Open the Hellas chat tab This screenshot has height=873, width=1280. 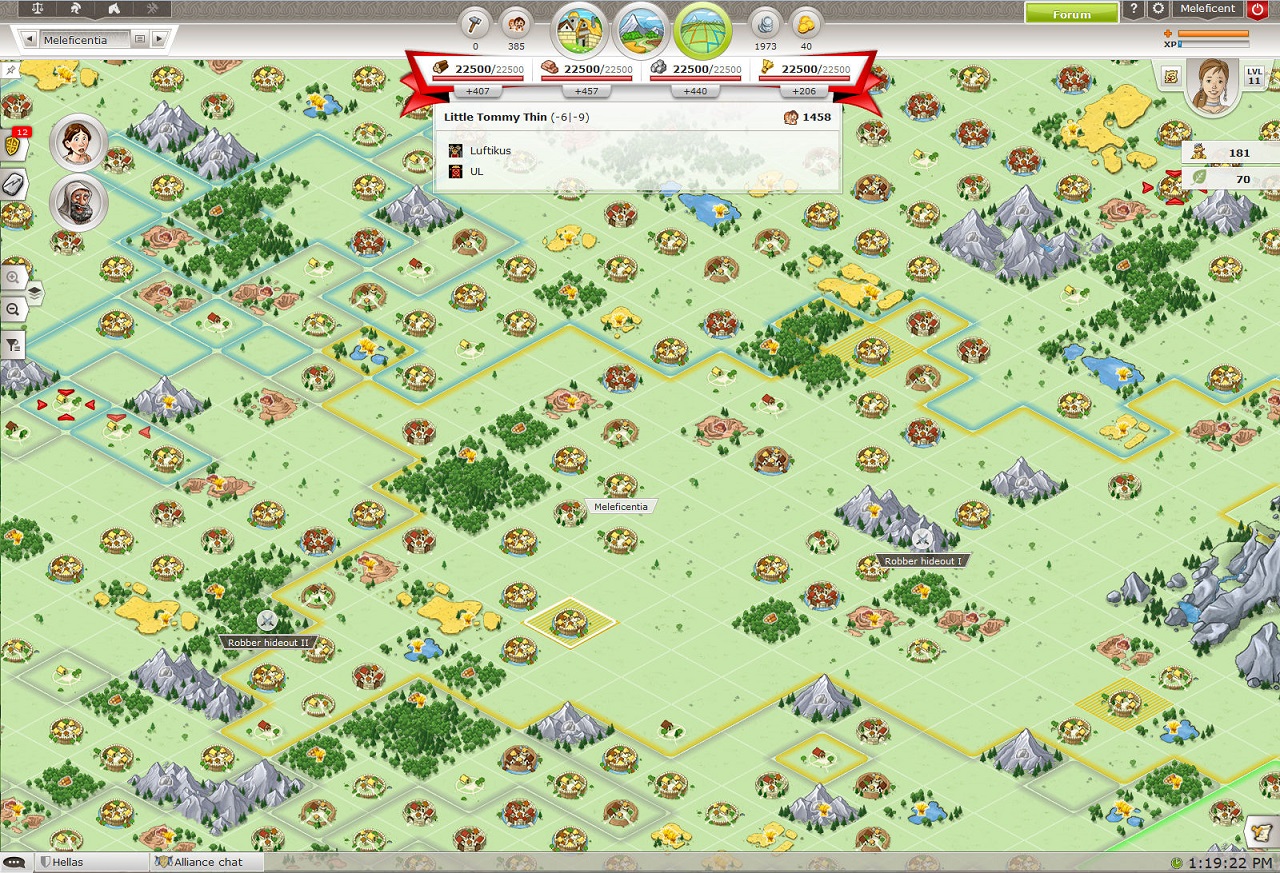pyautogui.click(x=68, y=862)
